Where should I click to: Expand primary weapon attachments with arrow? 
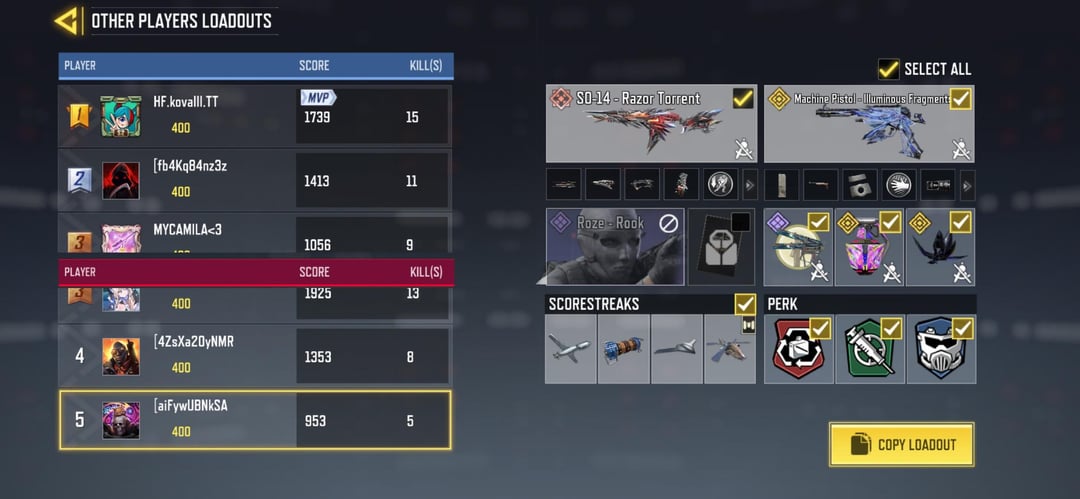750,184
